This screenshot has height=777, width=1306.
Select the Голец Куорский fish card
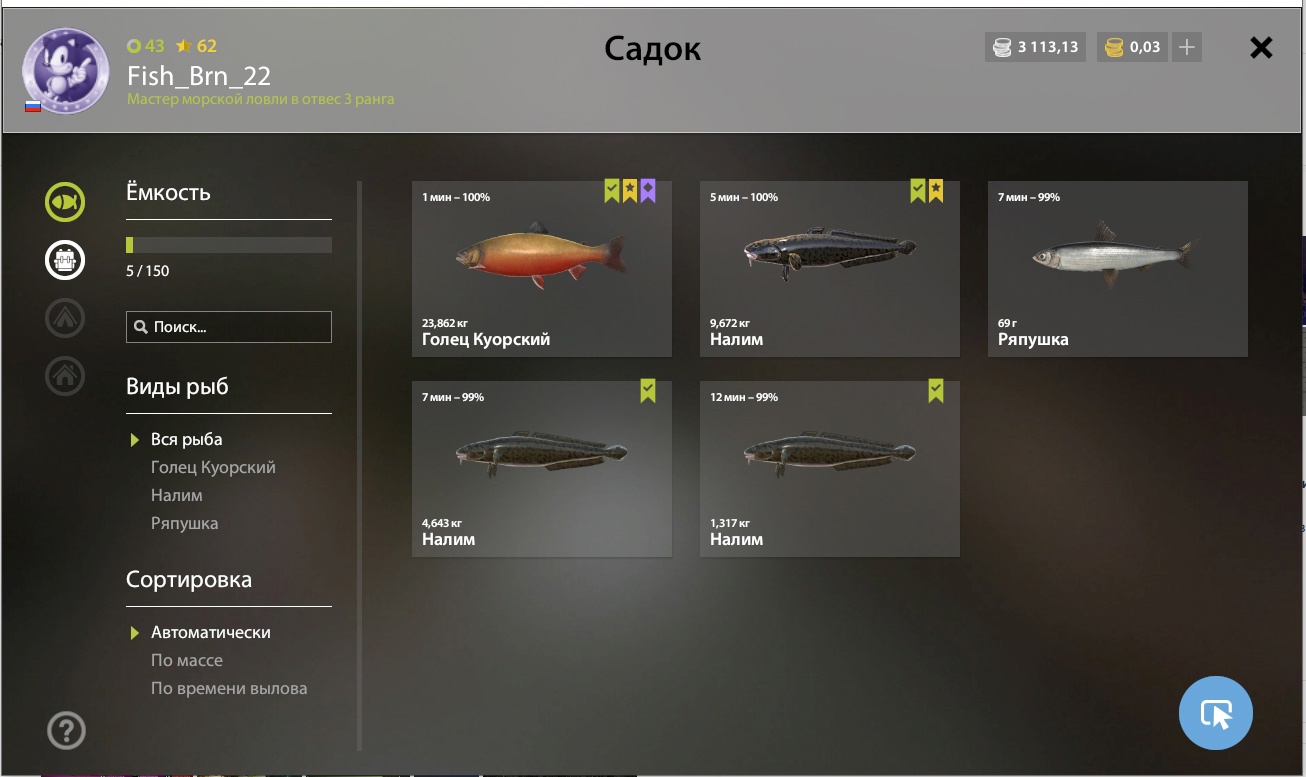[x=541, y=268]
